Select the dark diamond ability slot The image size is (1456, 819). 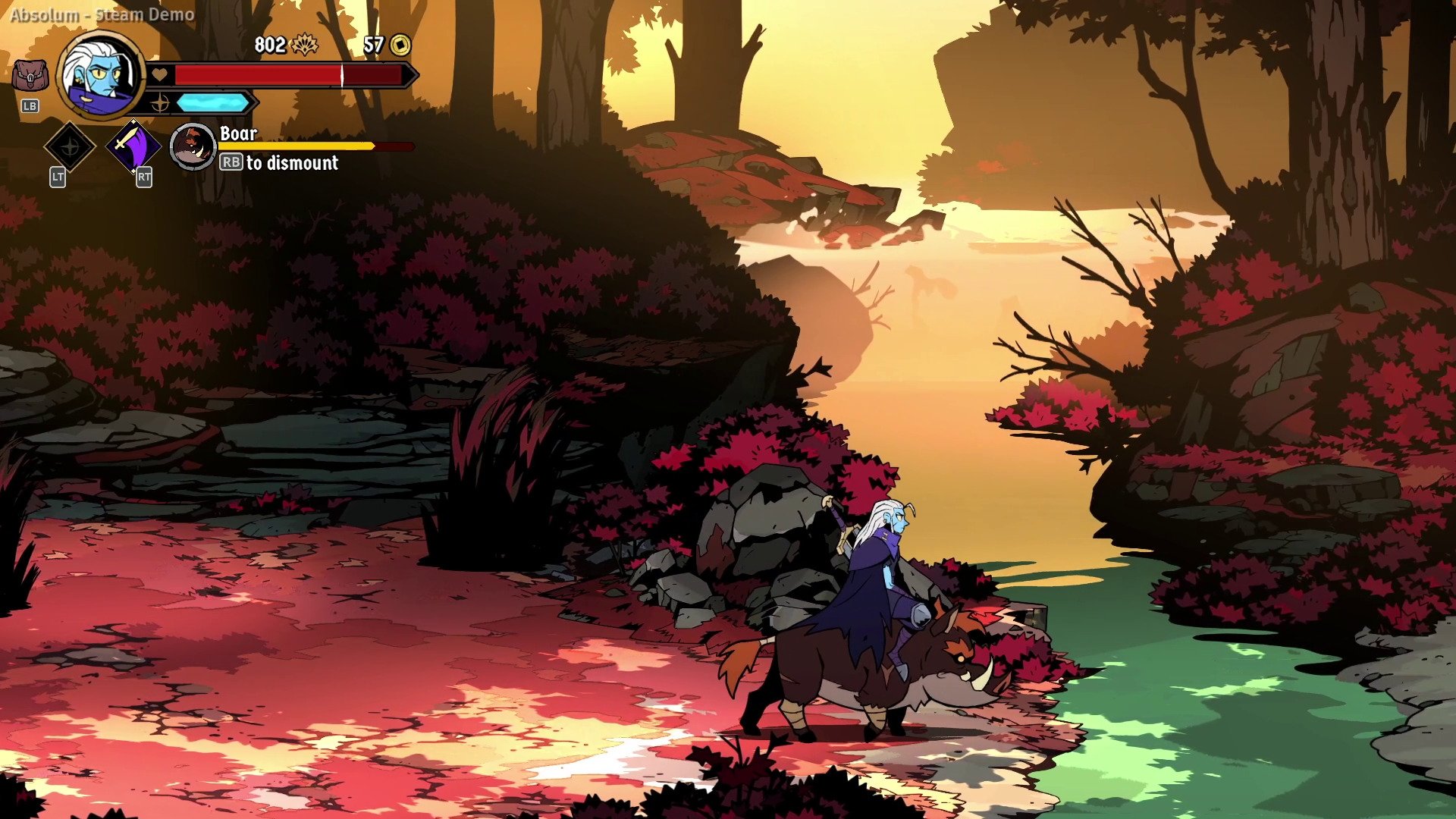(70, 146)
